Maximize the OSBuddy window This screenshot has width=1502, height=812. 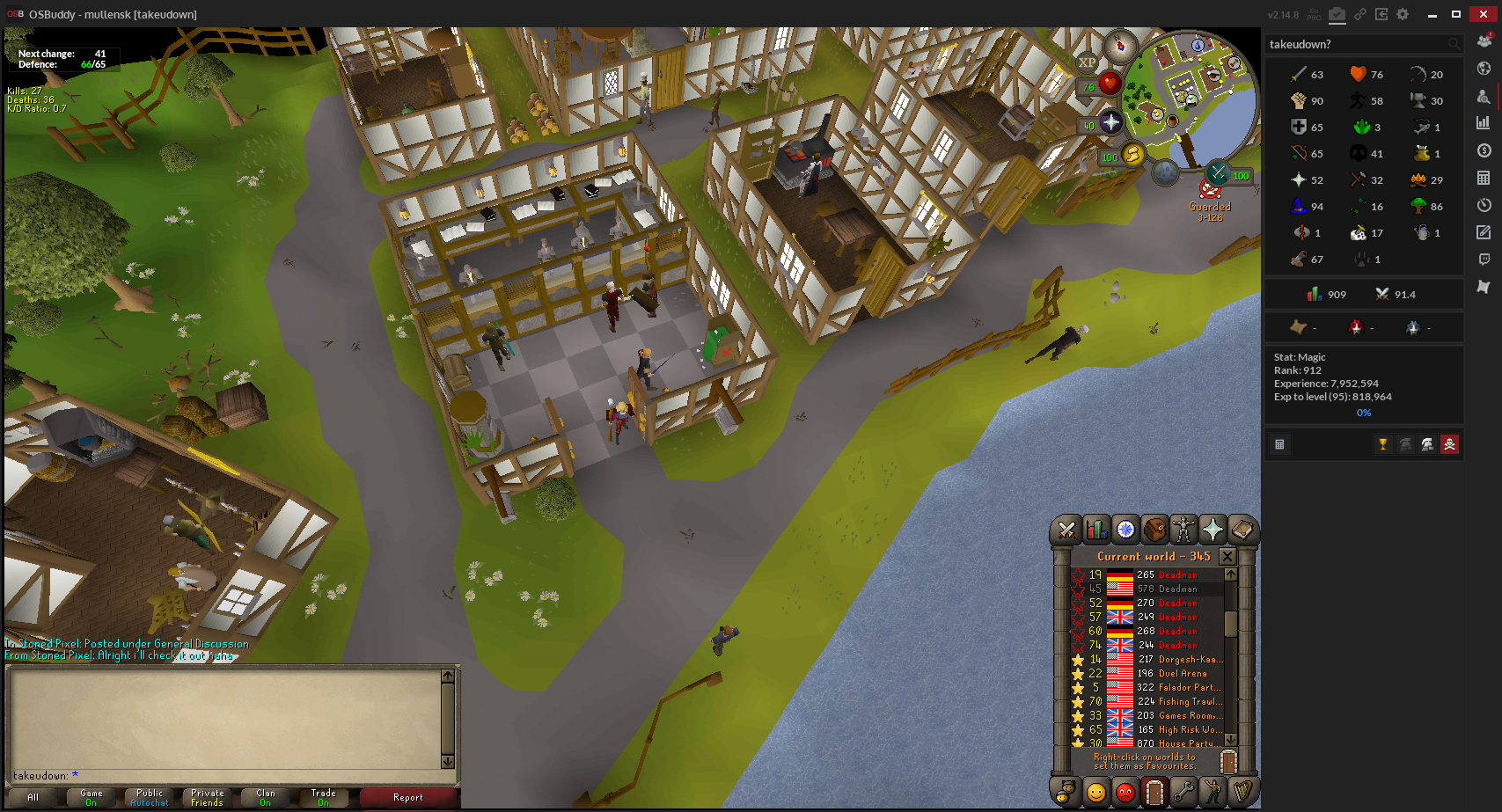click(x=1456, y=14)
